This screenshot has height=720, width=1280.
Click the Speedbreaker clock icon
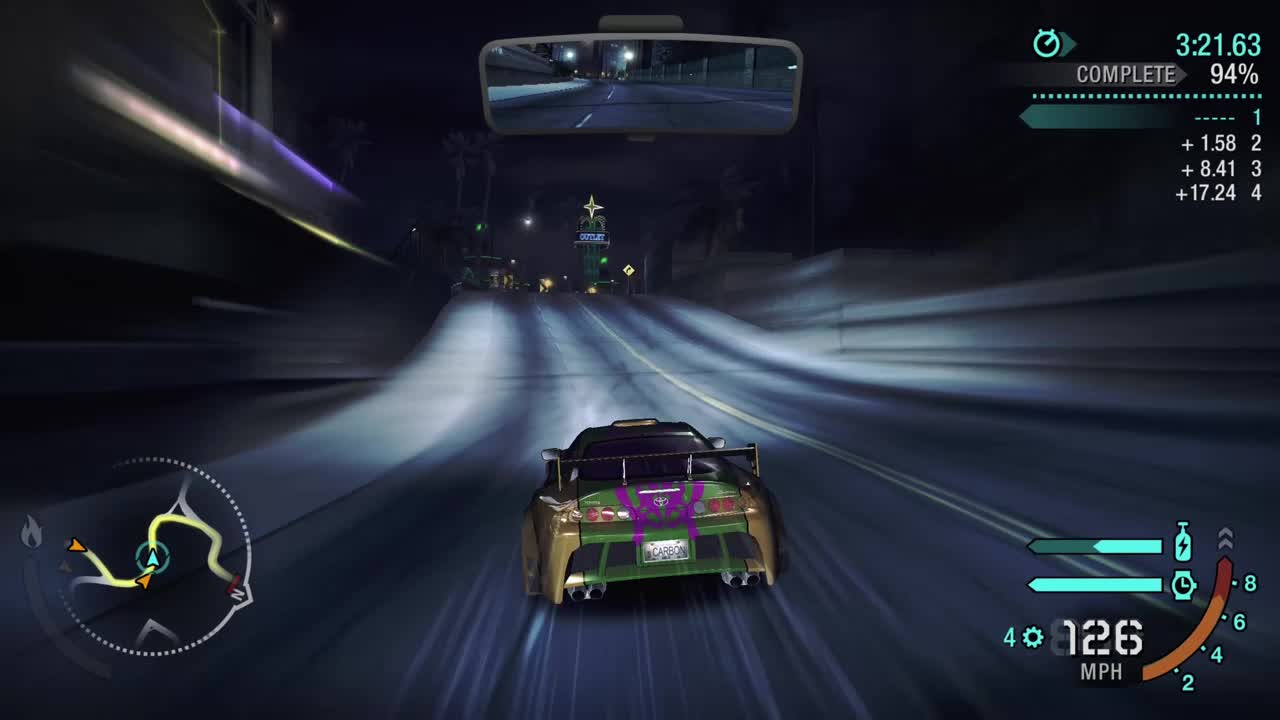pos(1184,582)
